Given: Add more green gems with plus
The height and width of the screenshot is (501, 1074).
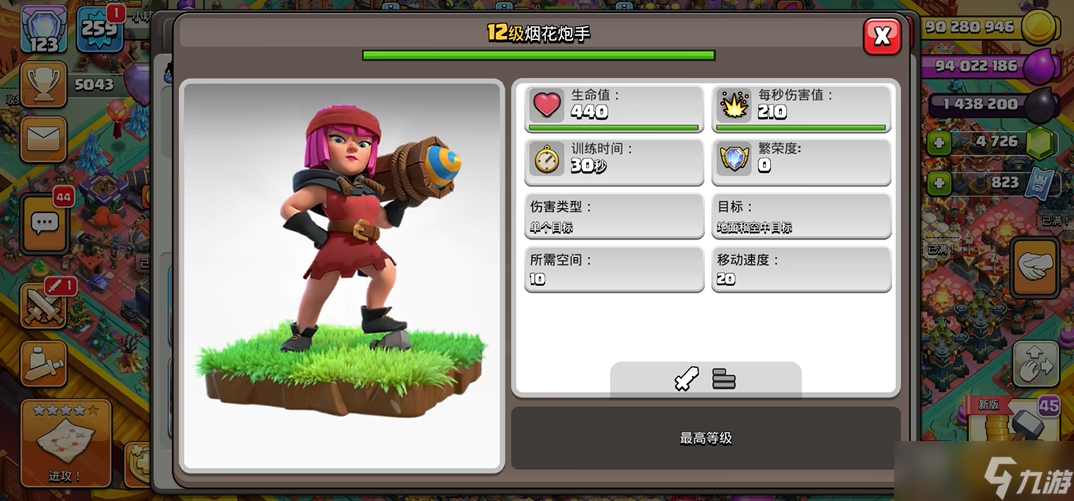Looking at the screenshot, I should point(939,142).
